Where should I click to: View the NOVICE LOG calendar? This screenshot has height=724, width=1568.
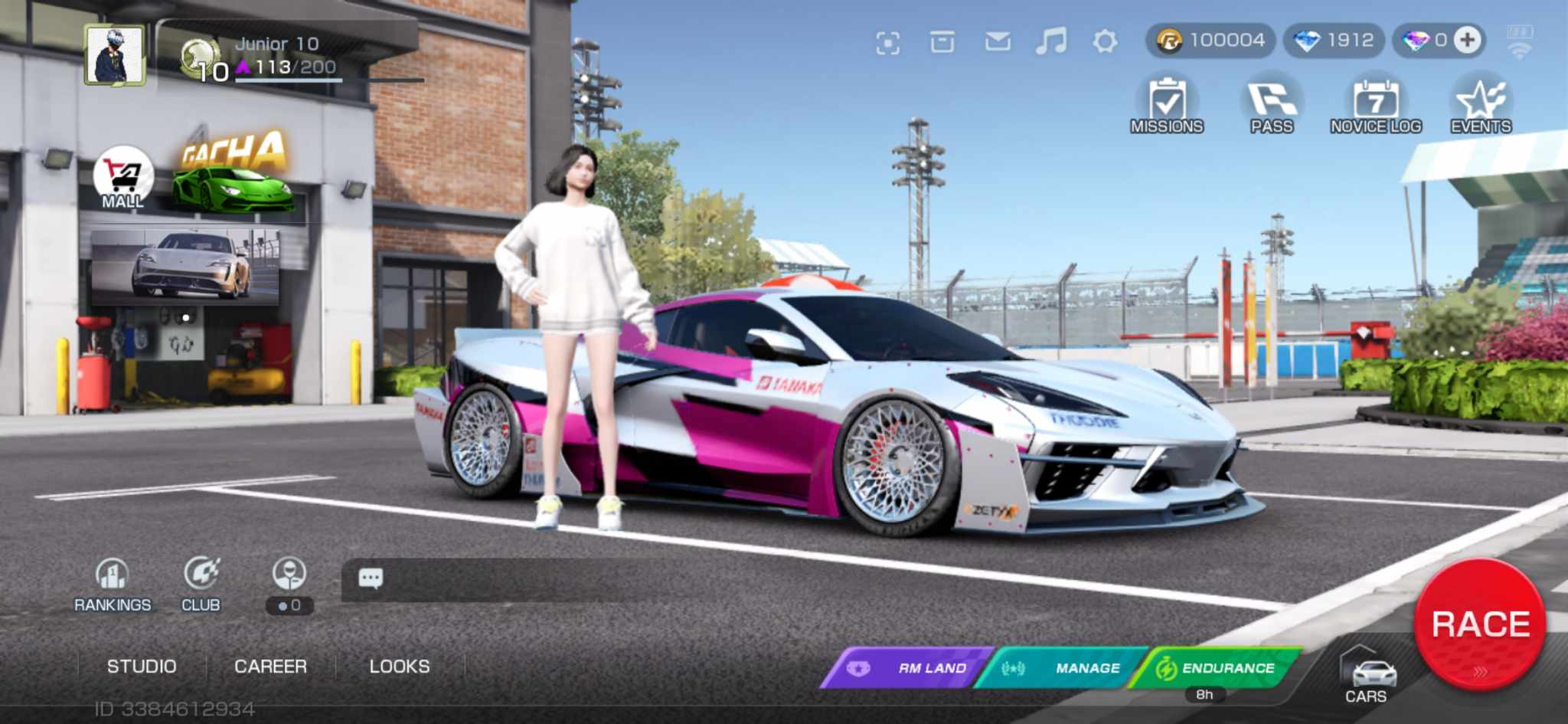1376,106
